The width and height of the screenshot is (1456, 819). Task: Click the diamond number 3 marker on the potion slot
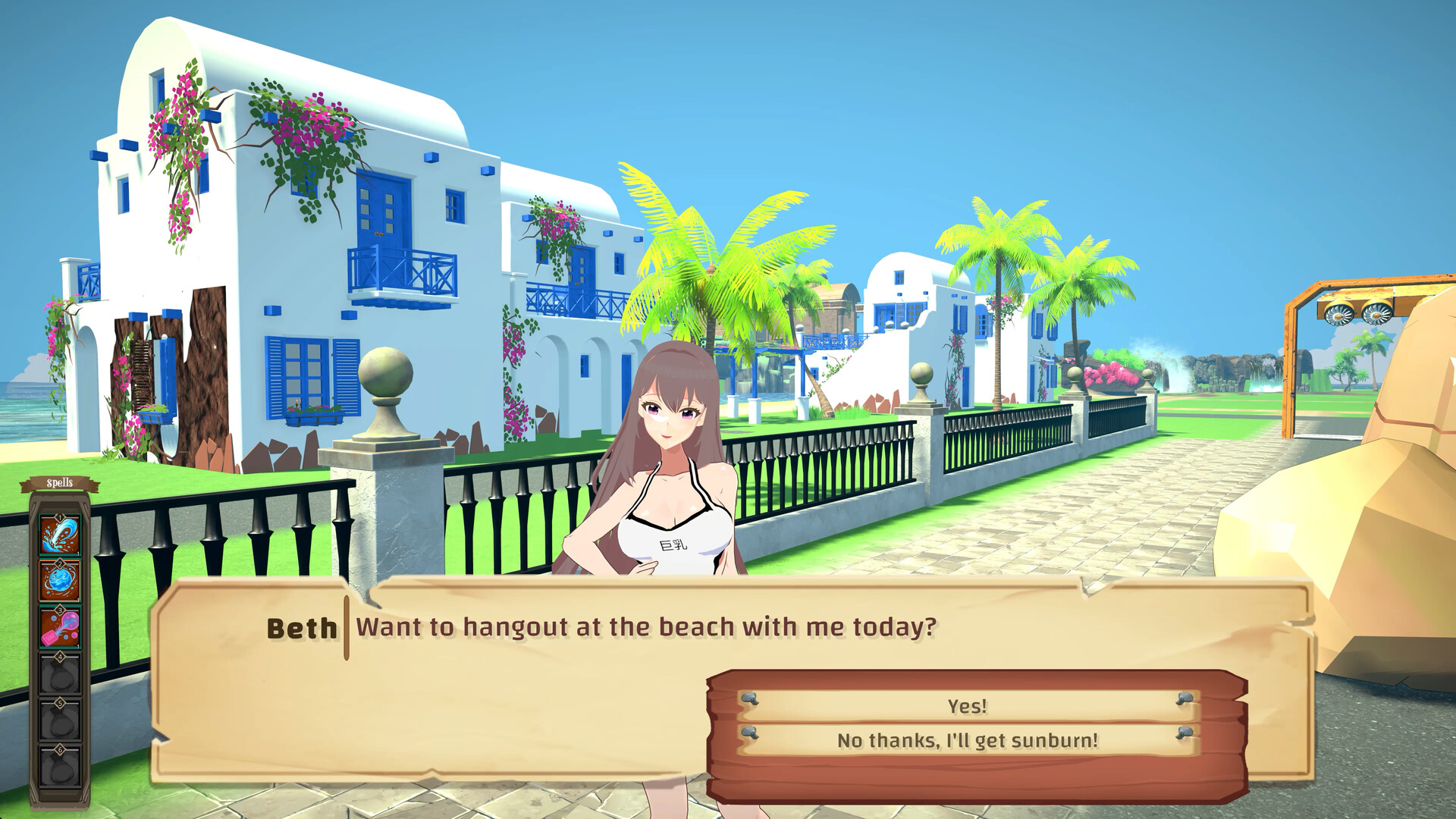pyautogui.click(x=59, y=610)
